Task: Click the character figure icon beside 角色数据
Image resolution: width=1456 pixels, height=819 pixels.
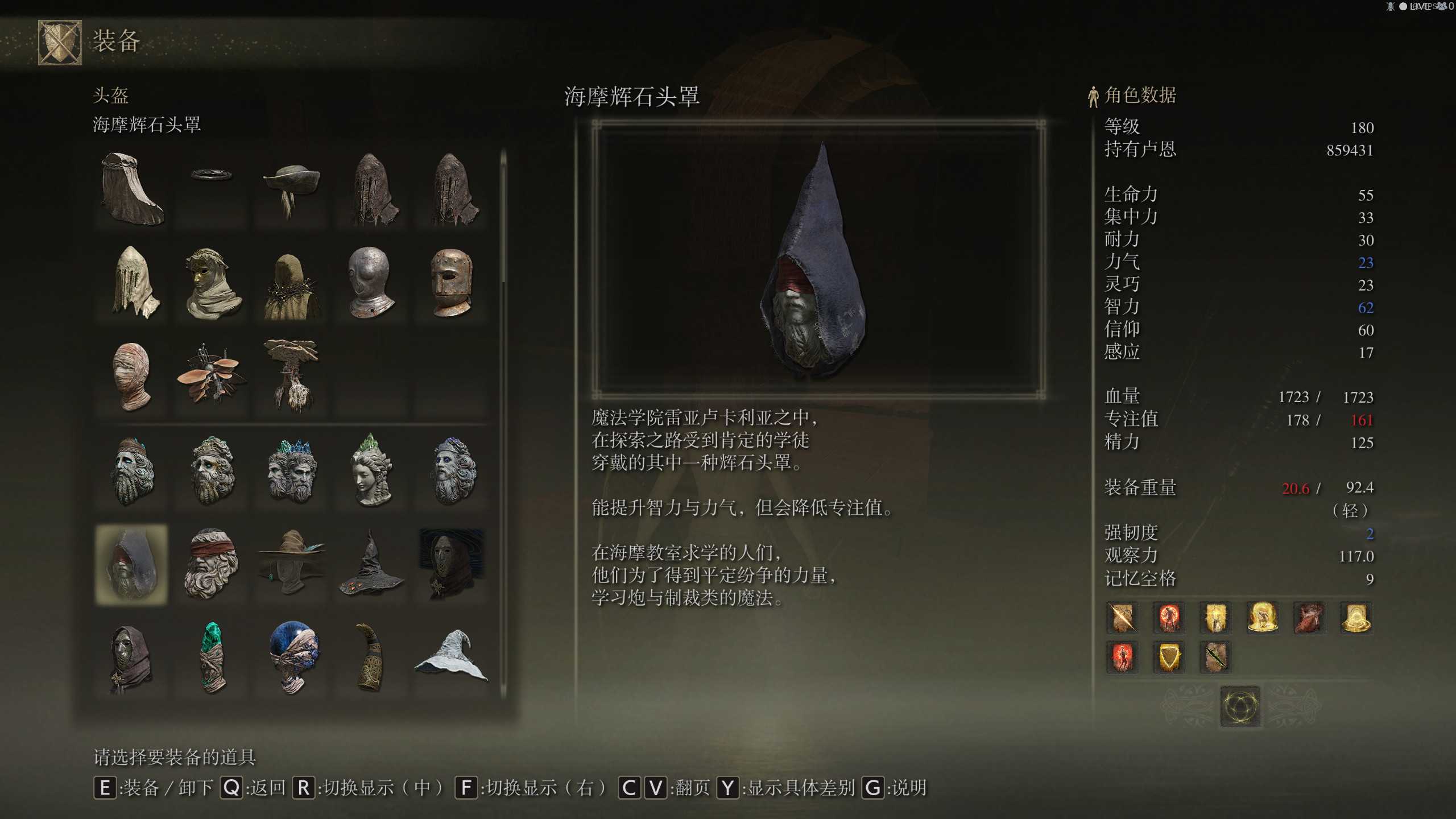Action: (x=1094, y=96)
